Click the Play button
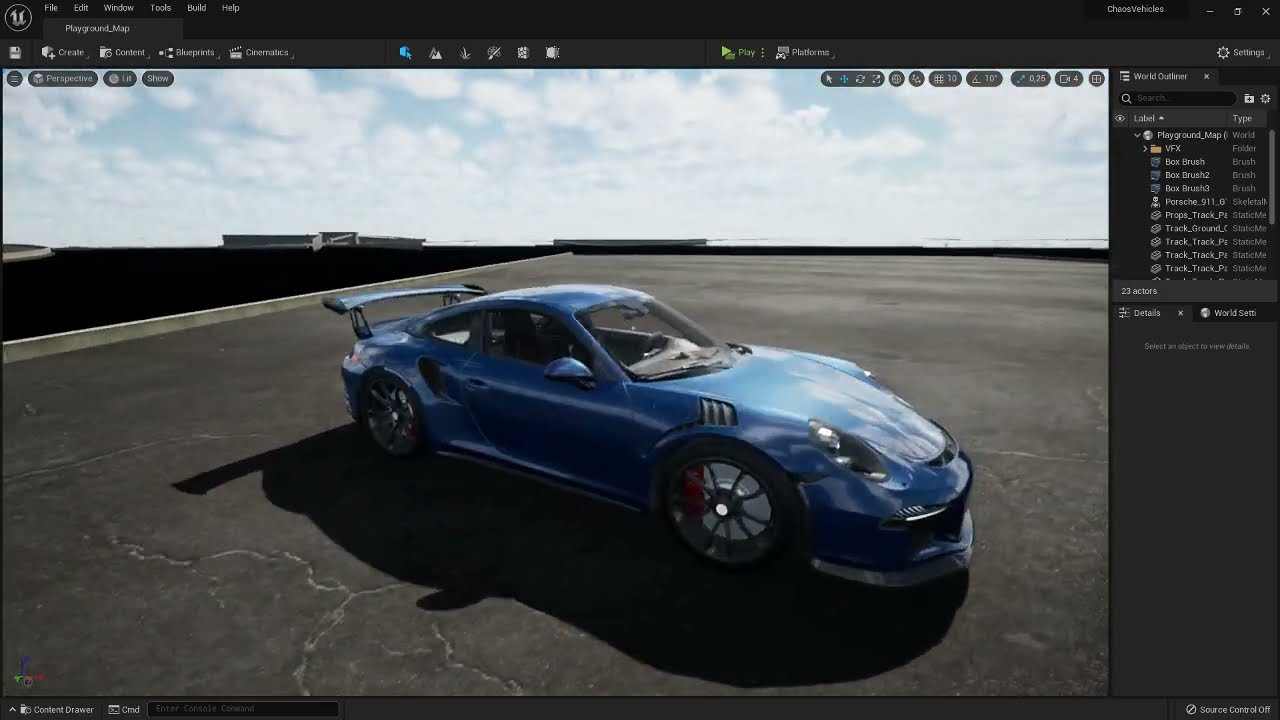 (738, 52)
